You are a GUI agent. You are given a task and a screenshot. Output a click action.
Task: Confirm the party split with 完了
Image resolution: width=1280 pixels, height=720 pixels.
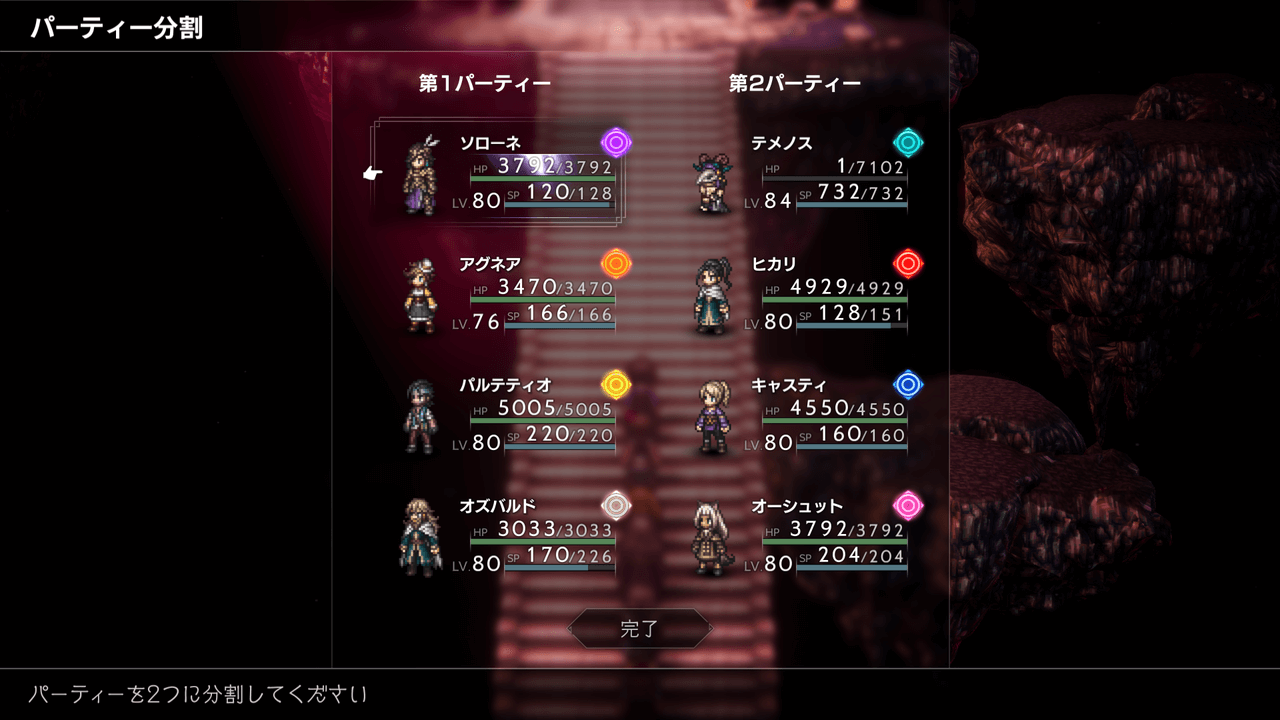click(640, 629)
